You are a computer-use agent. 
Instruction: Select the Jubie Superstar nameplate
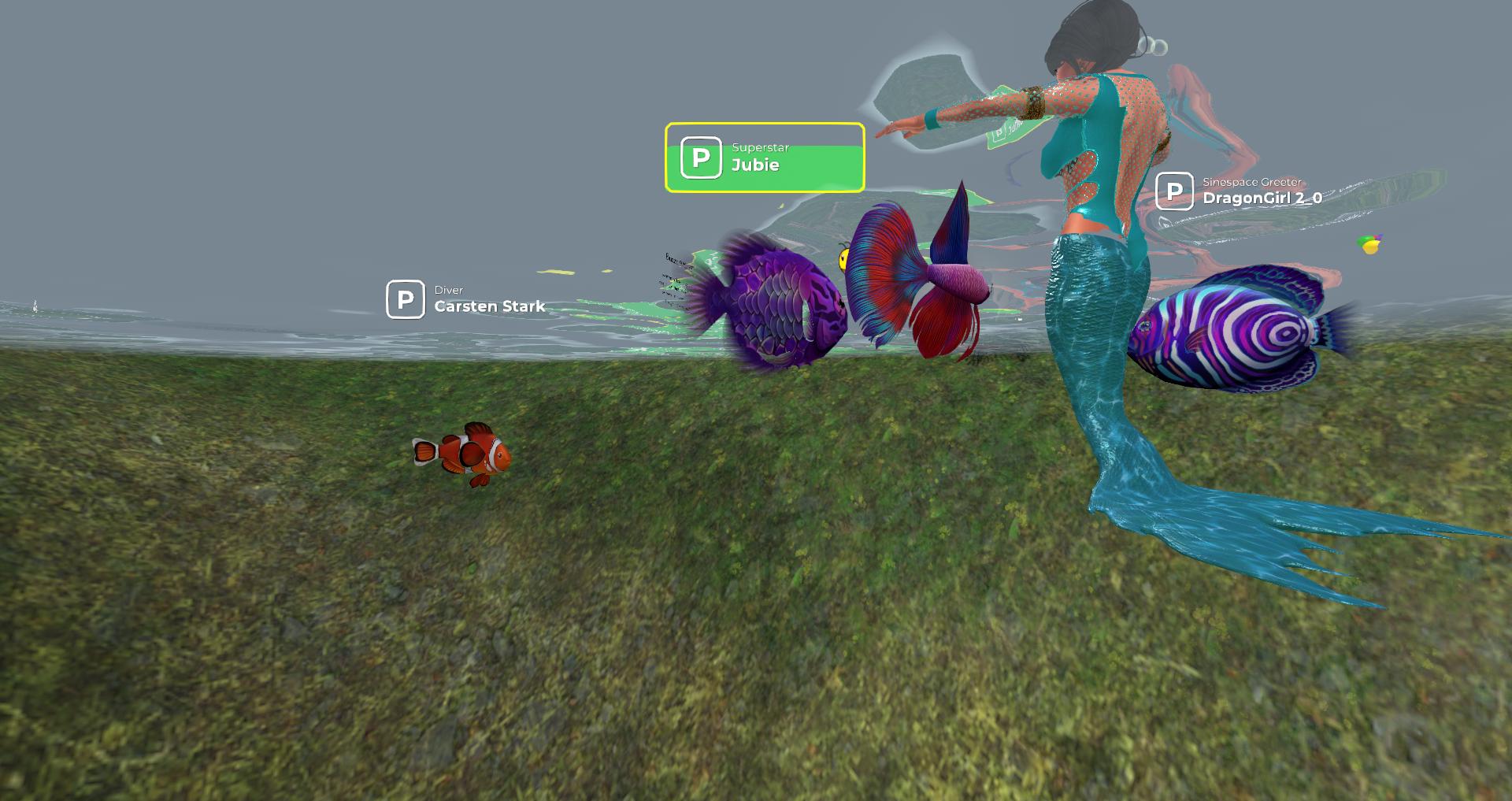pos(764,158)
